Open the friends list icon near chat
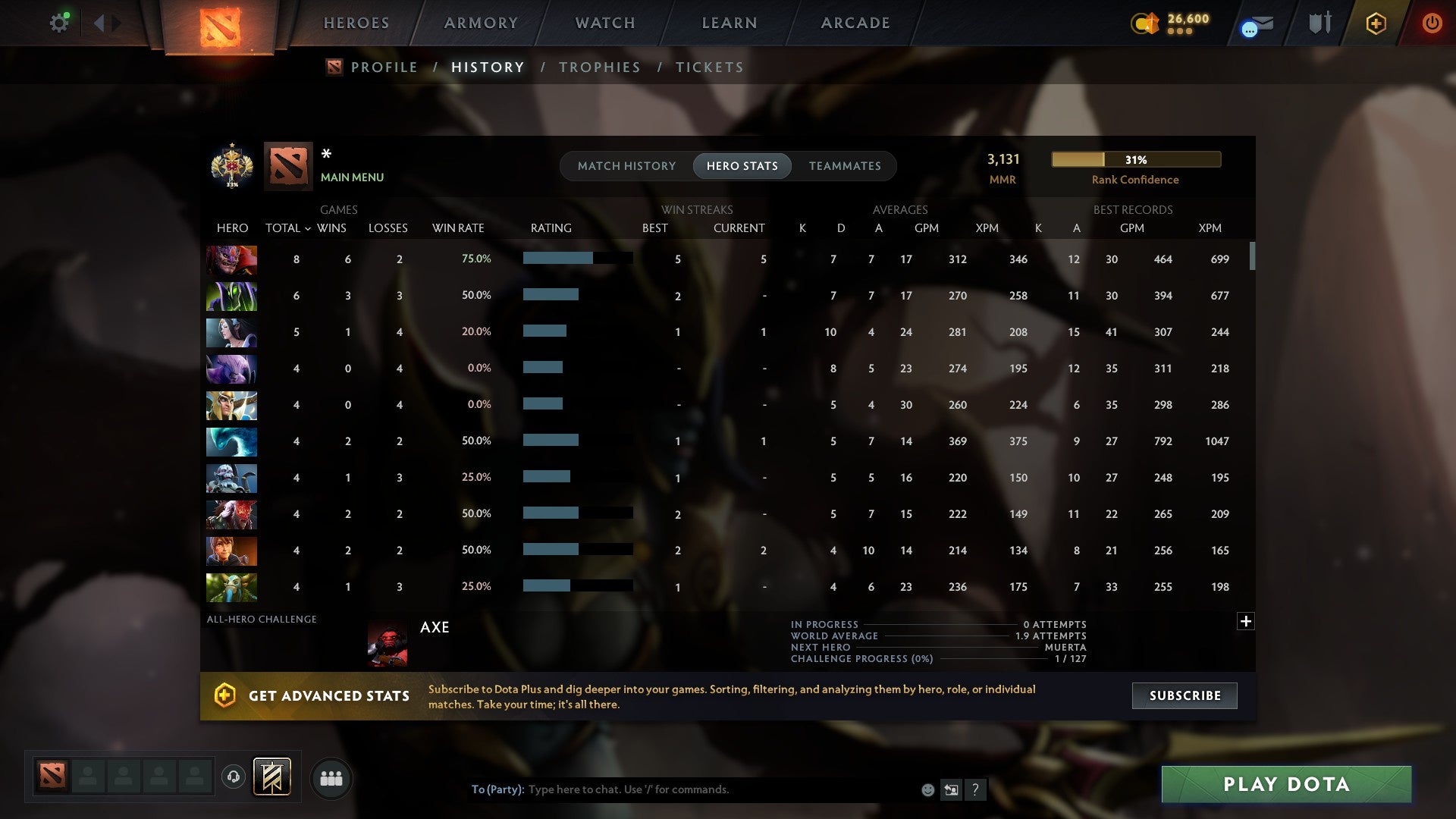1456x819 pixels. [x=331, y=777]
